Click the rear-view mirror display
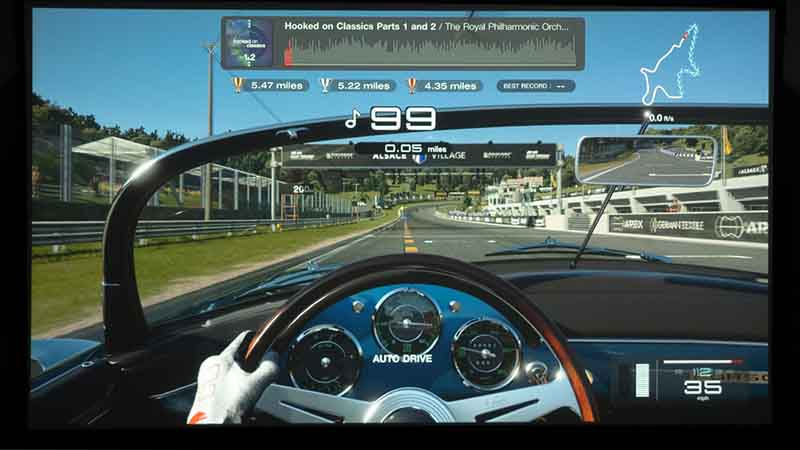The image size is (800, 450). tap(646, 160)
